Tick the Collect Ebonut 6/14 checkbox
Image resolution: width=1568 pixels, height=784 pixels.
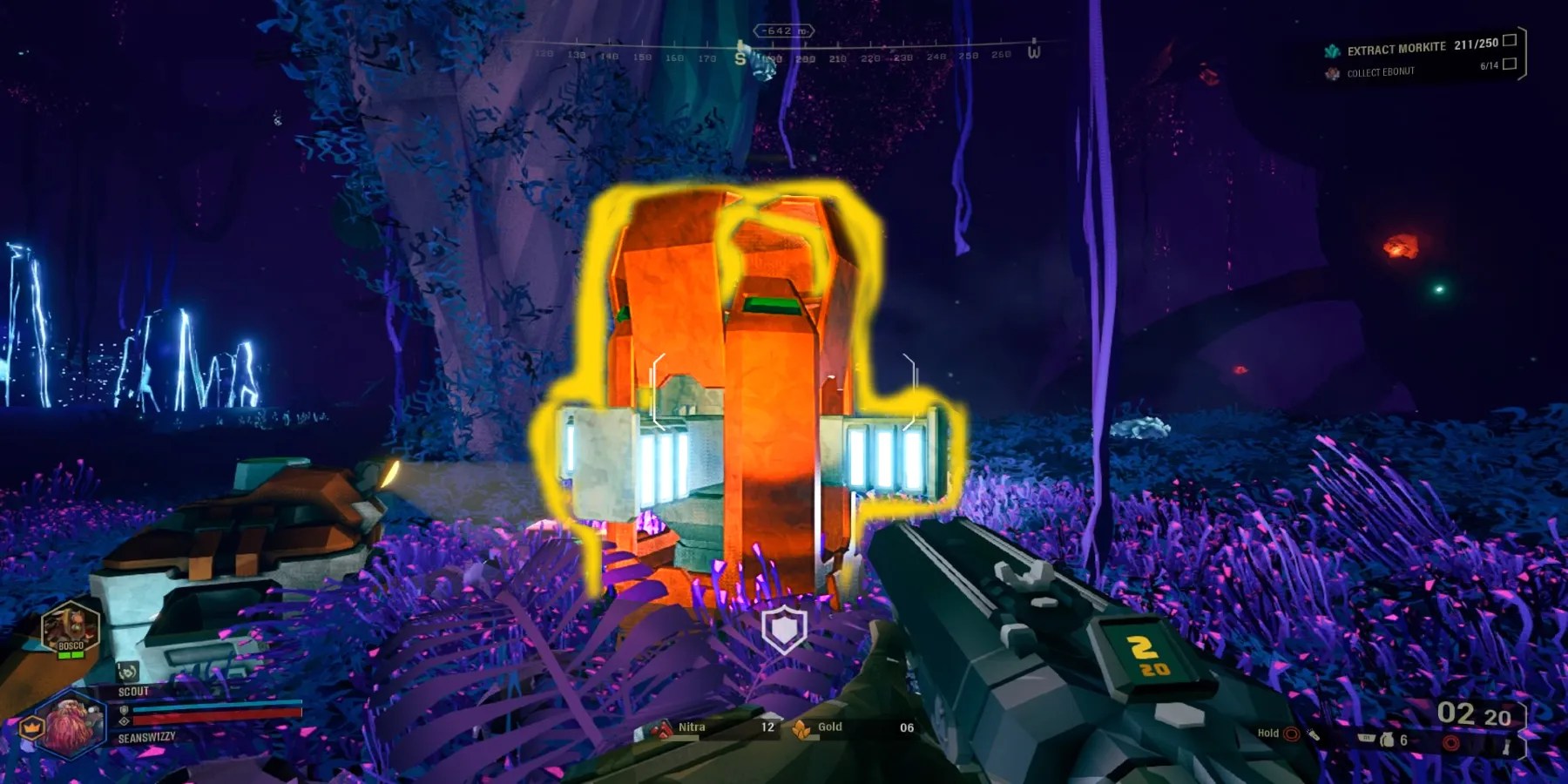1511,64
